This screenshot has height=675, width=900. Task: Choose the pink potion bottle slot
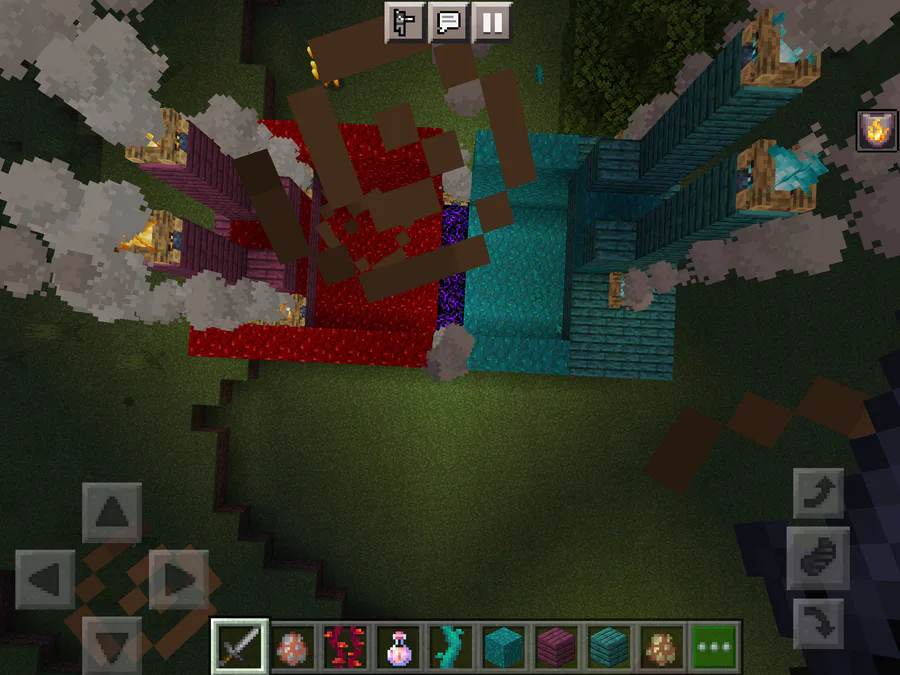[400, 646]
